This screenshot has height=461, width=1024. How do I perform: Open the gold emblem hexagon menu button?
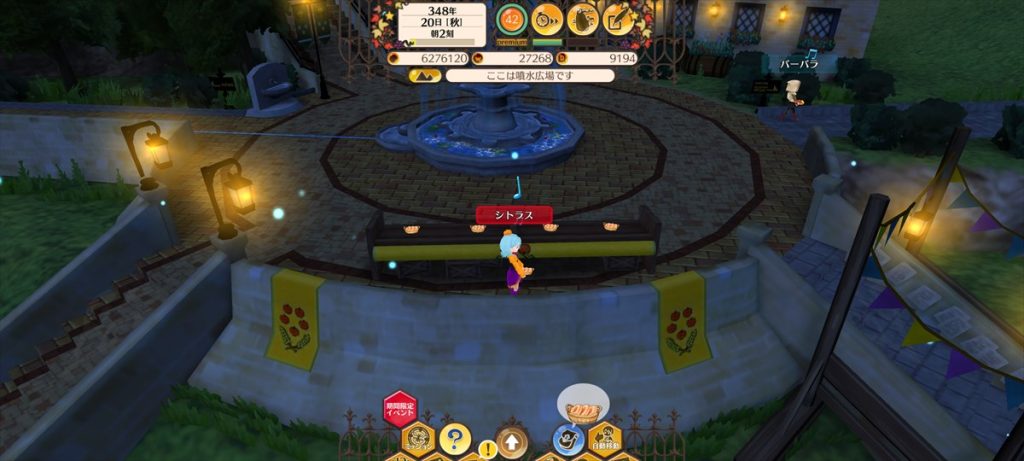tap(418, 438)
